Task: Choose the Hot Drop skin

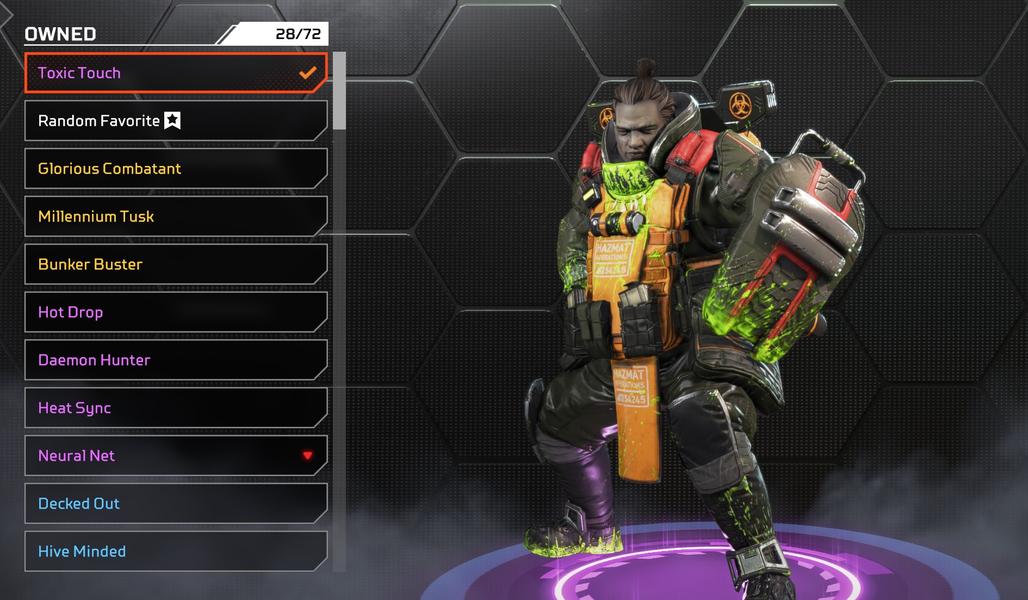Action: coord(175,312)
